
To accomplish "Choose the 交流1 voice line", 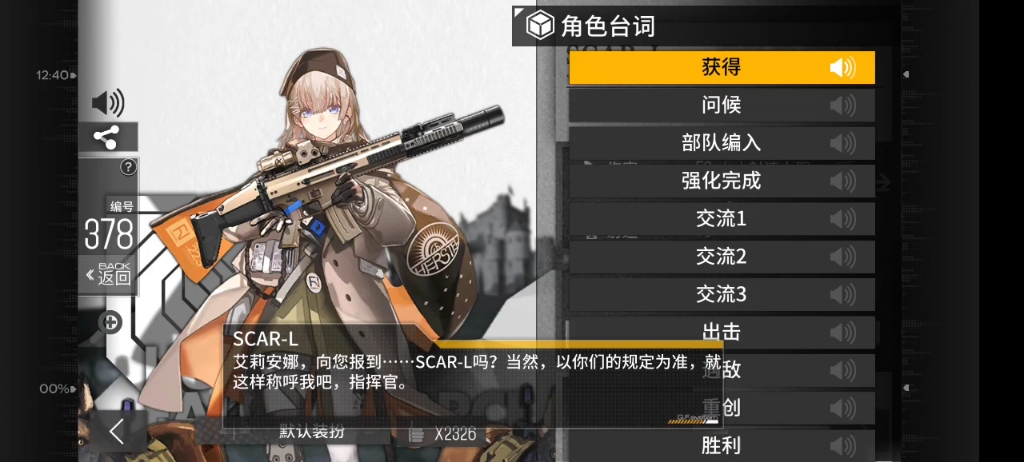I will click(x=721, y=219).
